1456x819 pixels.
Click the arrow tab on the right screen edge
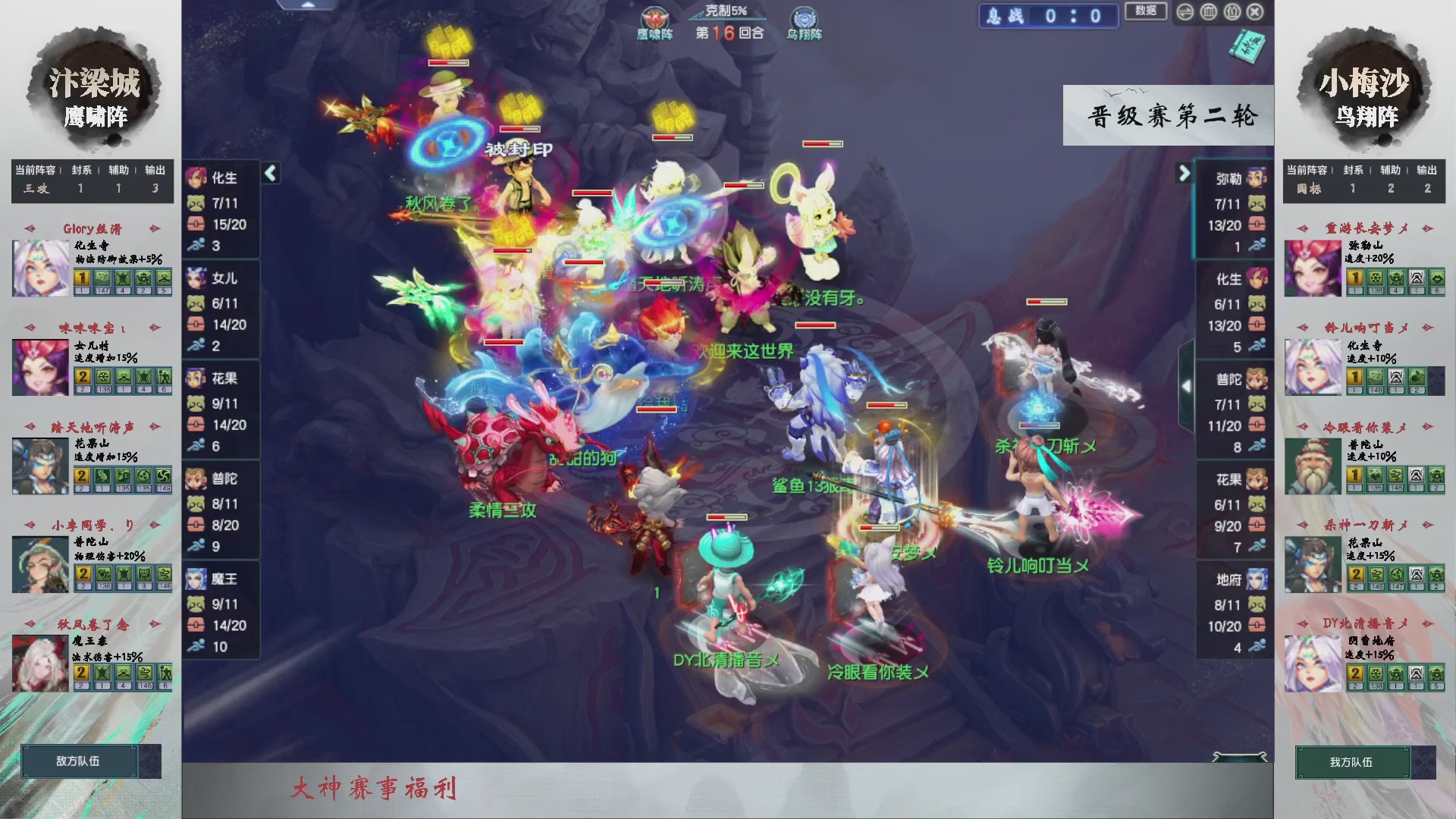1188,385
